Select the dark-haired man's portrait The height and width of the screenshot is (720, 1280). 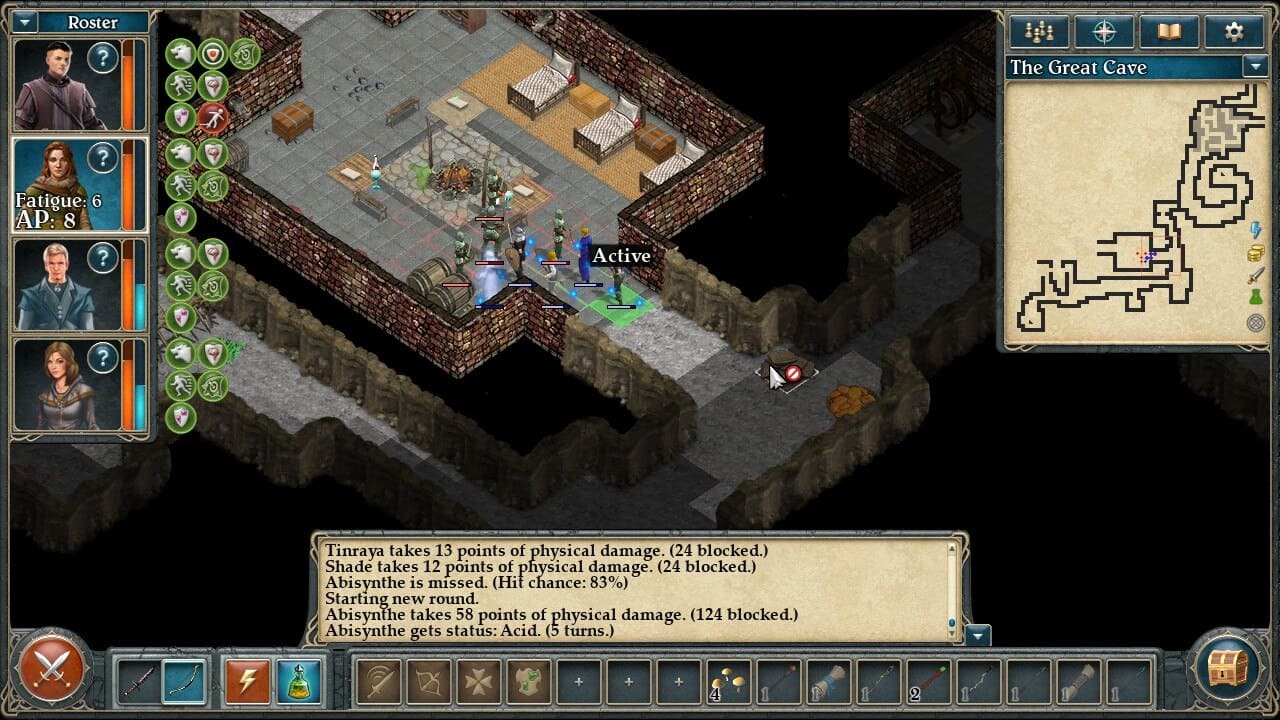pos(64,85)
